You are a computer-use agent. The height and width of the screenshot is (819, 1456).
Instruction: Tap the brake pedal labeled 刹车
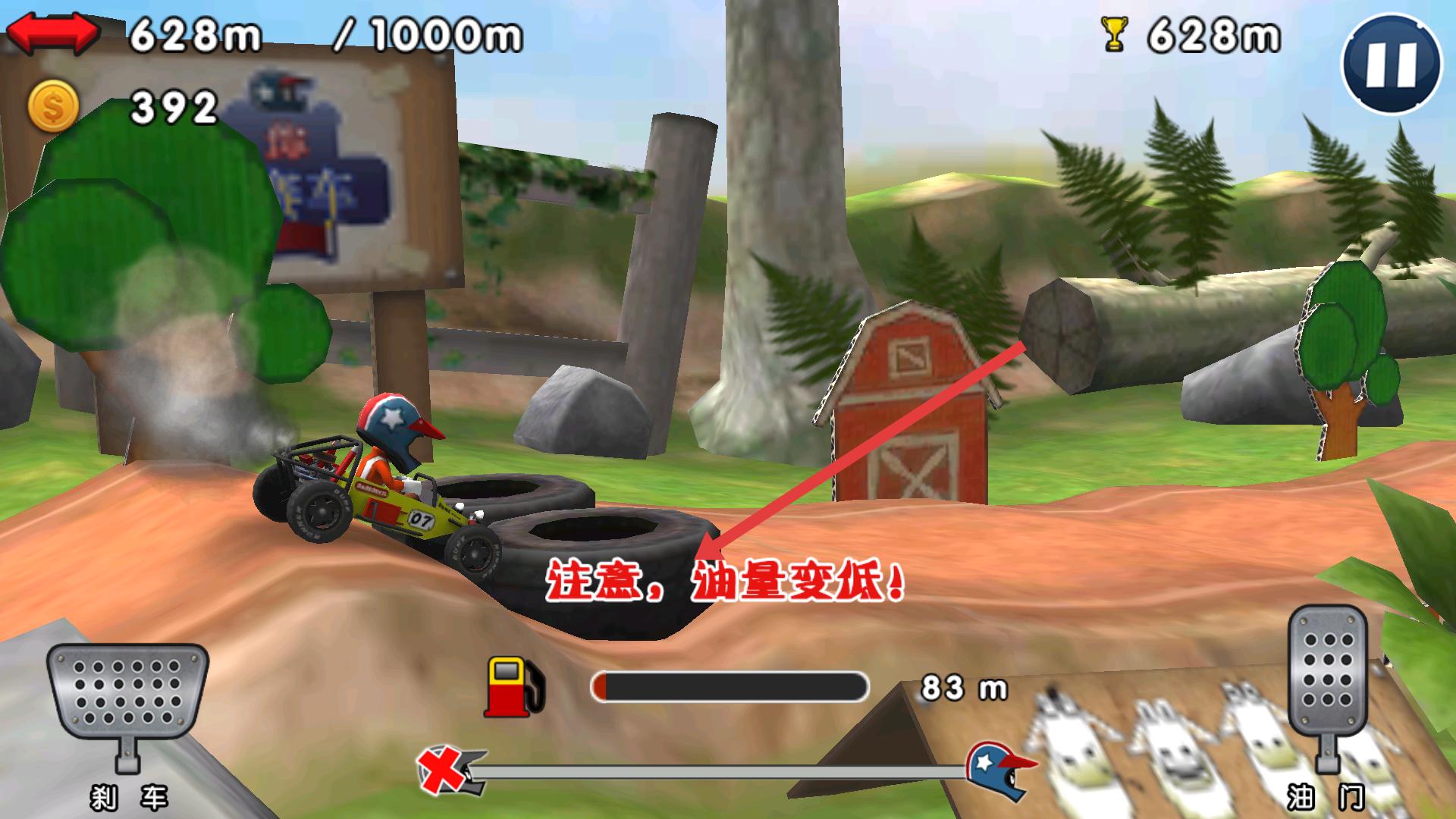coord(127,694)
